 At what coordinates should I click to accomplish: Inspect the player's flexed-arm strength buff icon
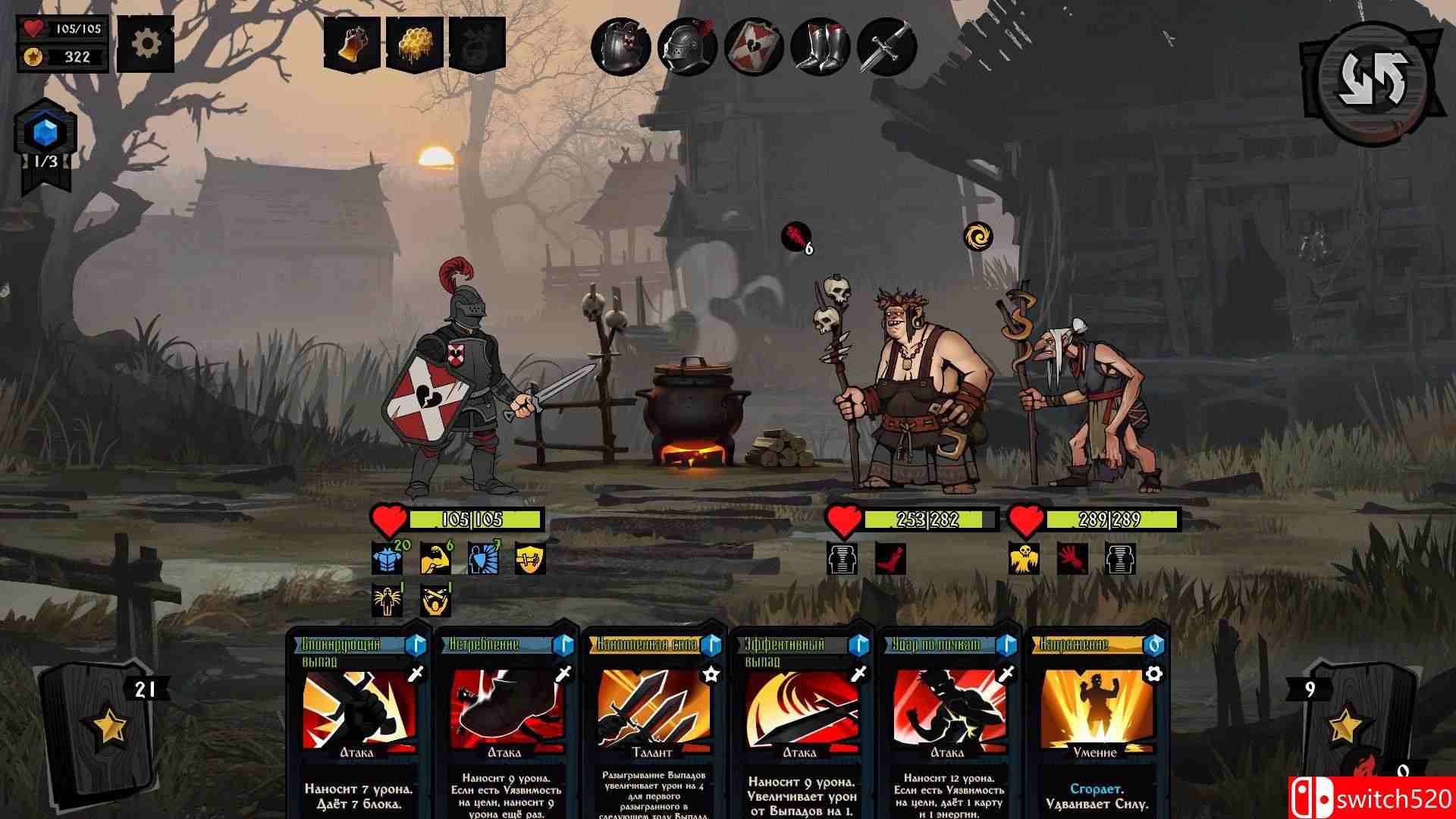click(435, 559)
